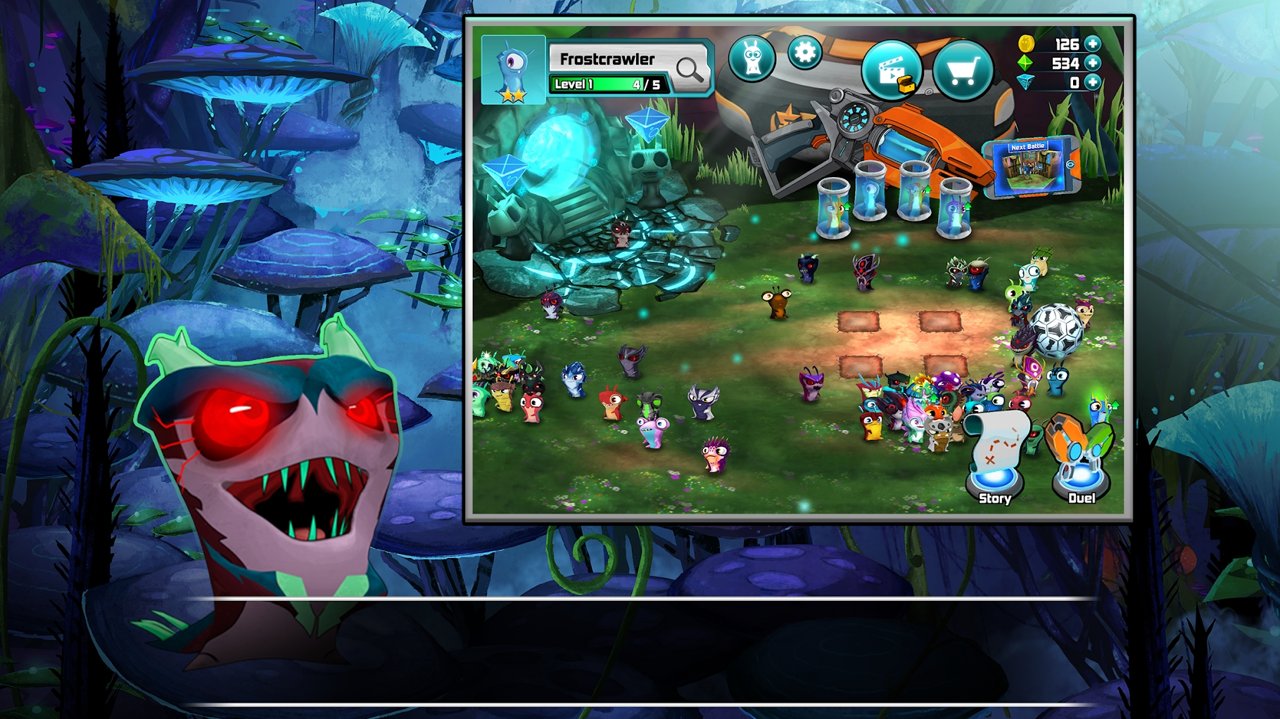Add more green gems

pos(1092,63)
